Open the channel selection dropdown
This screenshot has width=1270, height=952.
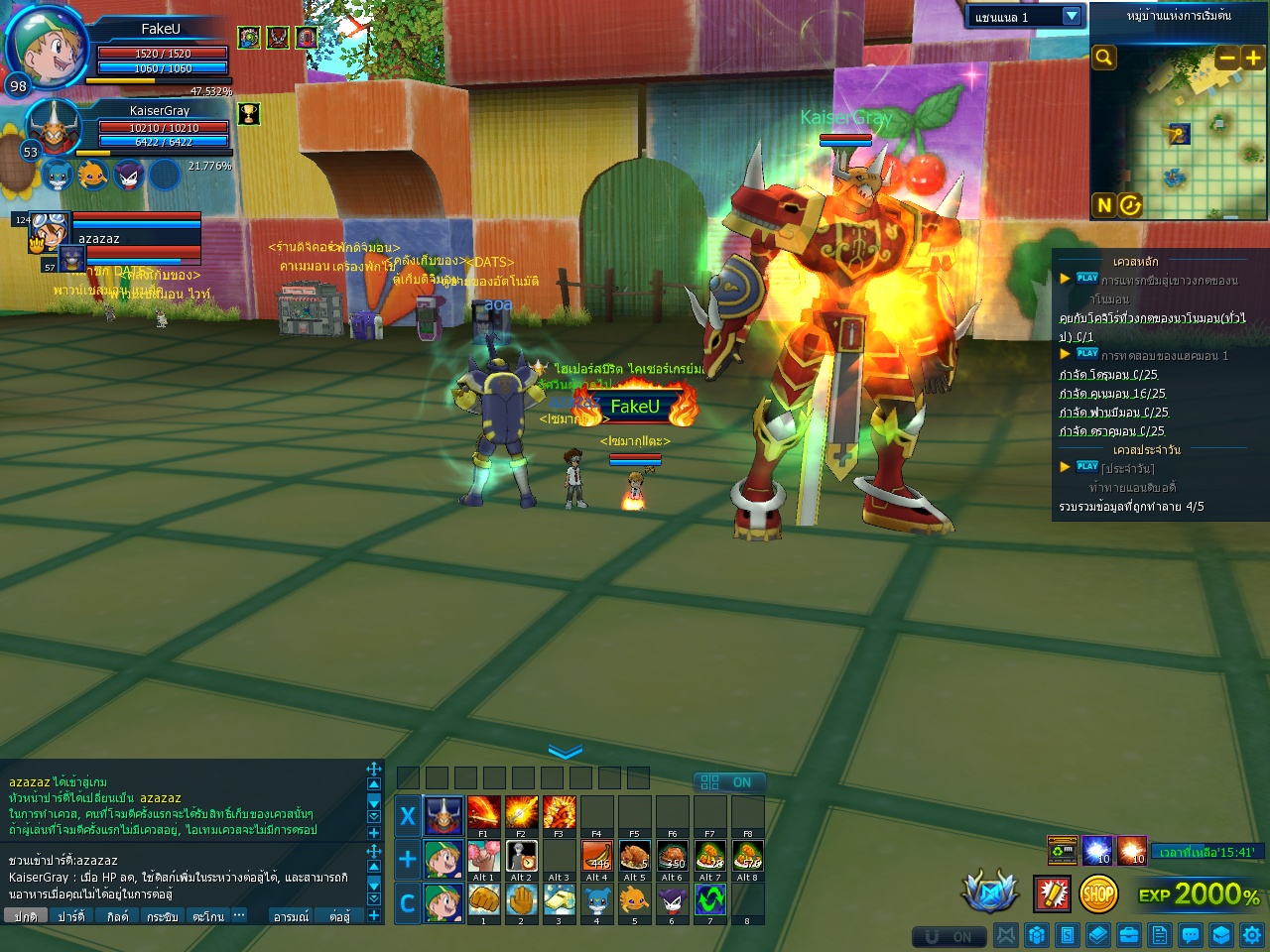point(1072,16)
